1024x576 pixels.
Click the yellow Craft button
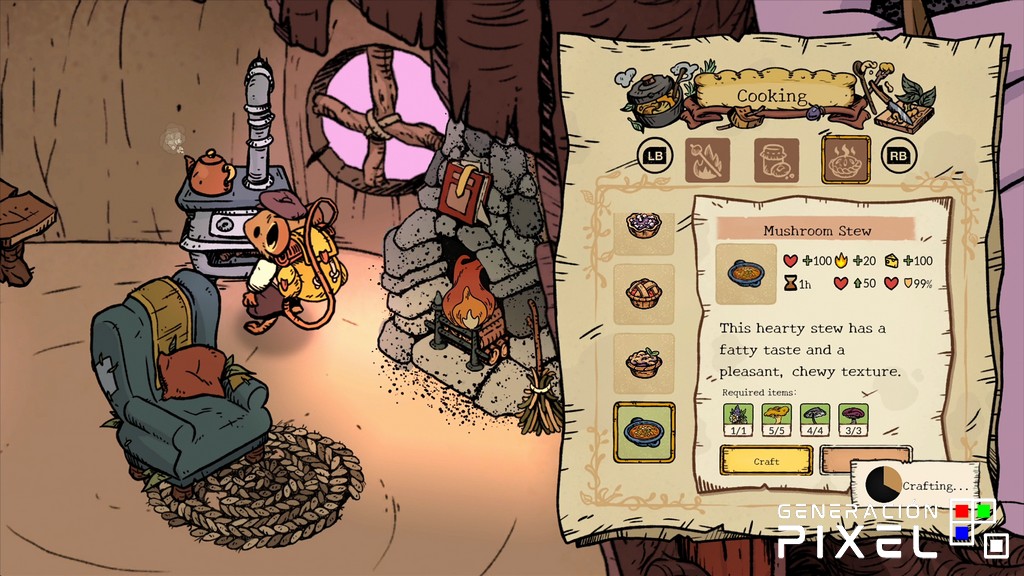pyautogui.click(x=766, y=461)
